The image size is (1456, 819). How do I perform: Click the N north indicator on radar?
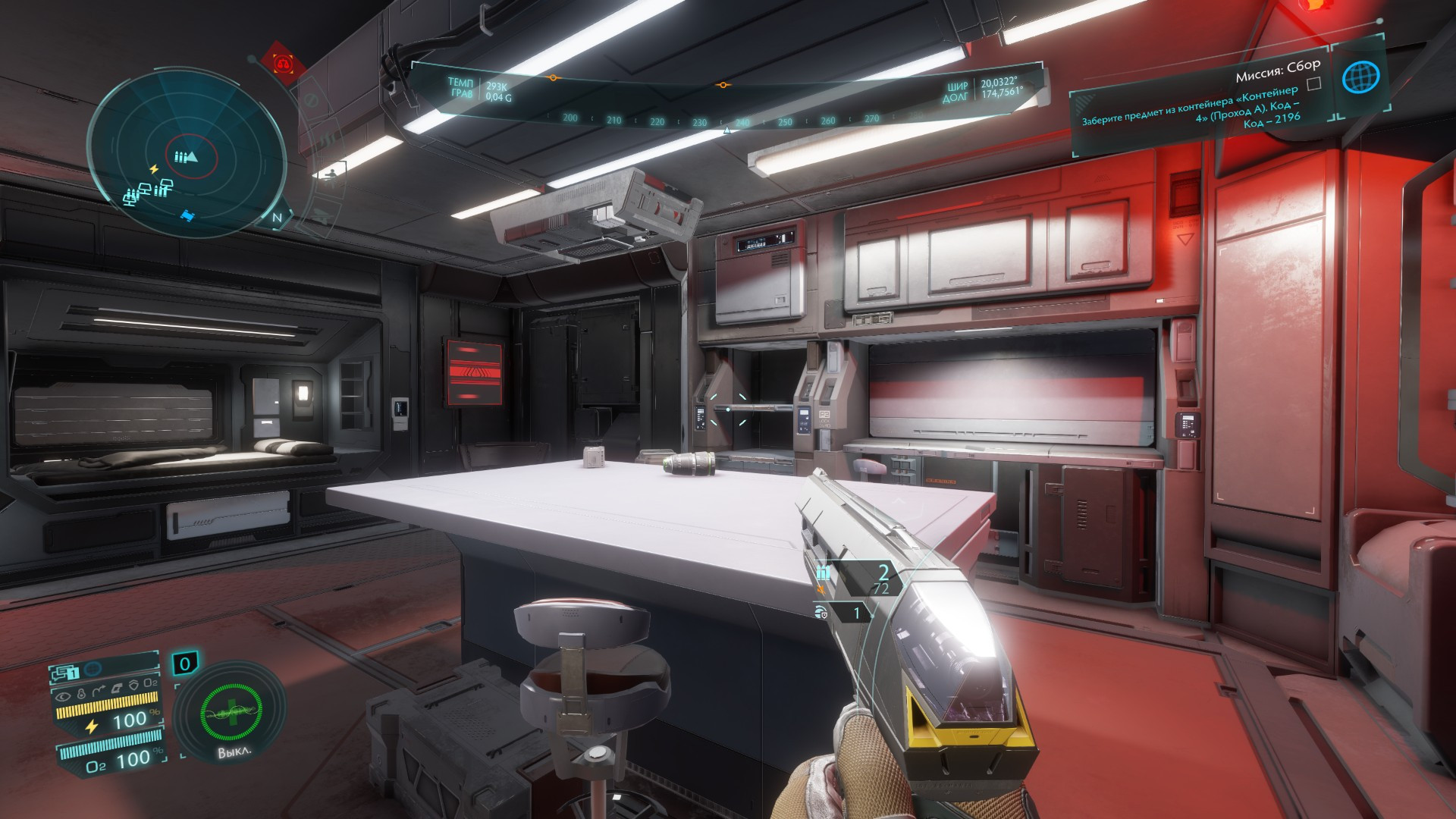click(278, 218)
